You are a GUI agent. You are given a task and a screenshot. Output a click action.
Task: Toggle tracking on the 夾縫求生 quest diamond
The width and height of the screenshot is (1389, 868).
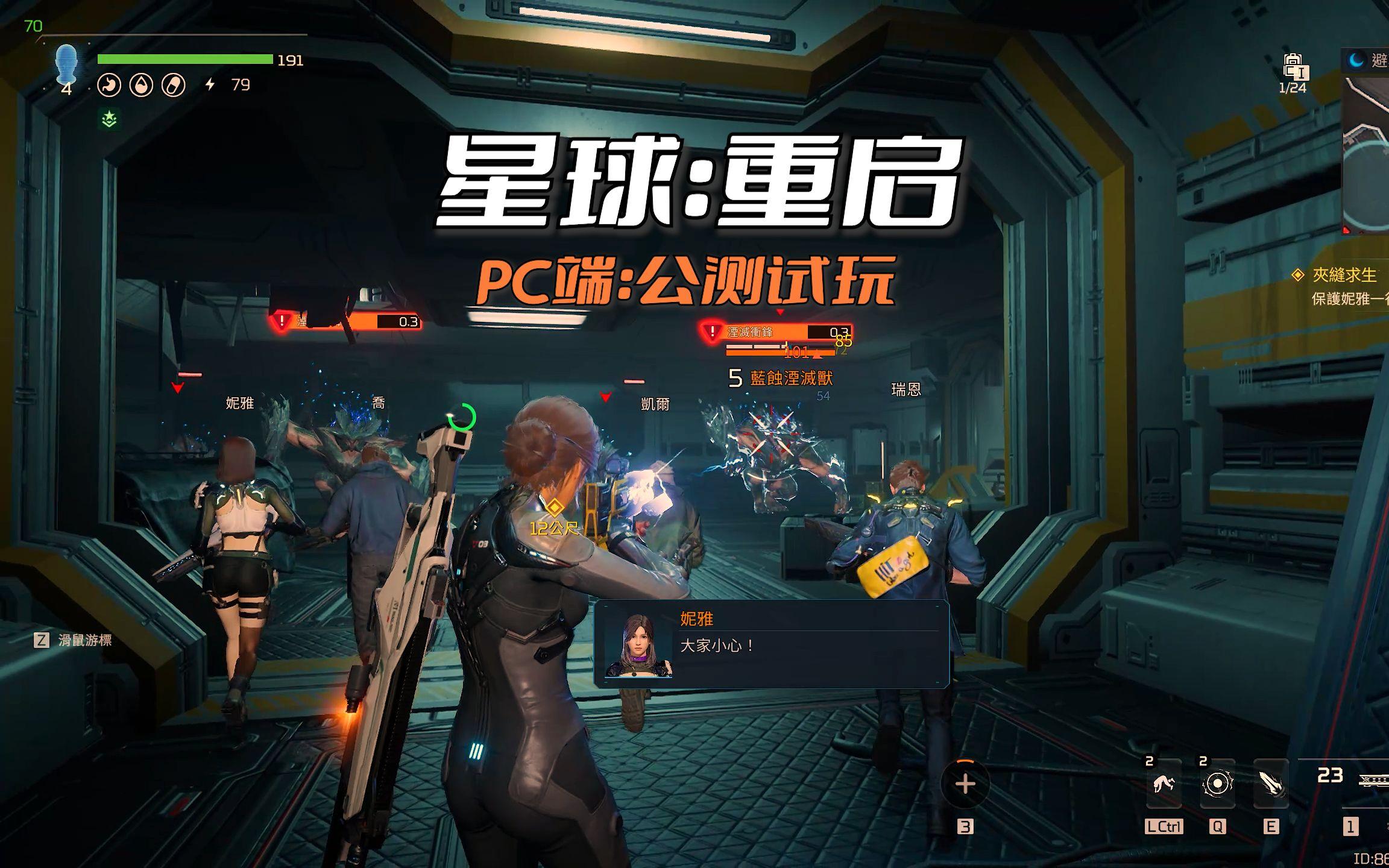[x=1297, y=274]
